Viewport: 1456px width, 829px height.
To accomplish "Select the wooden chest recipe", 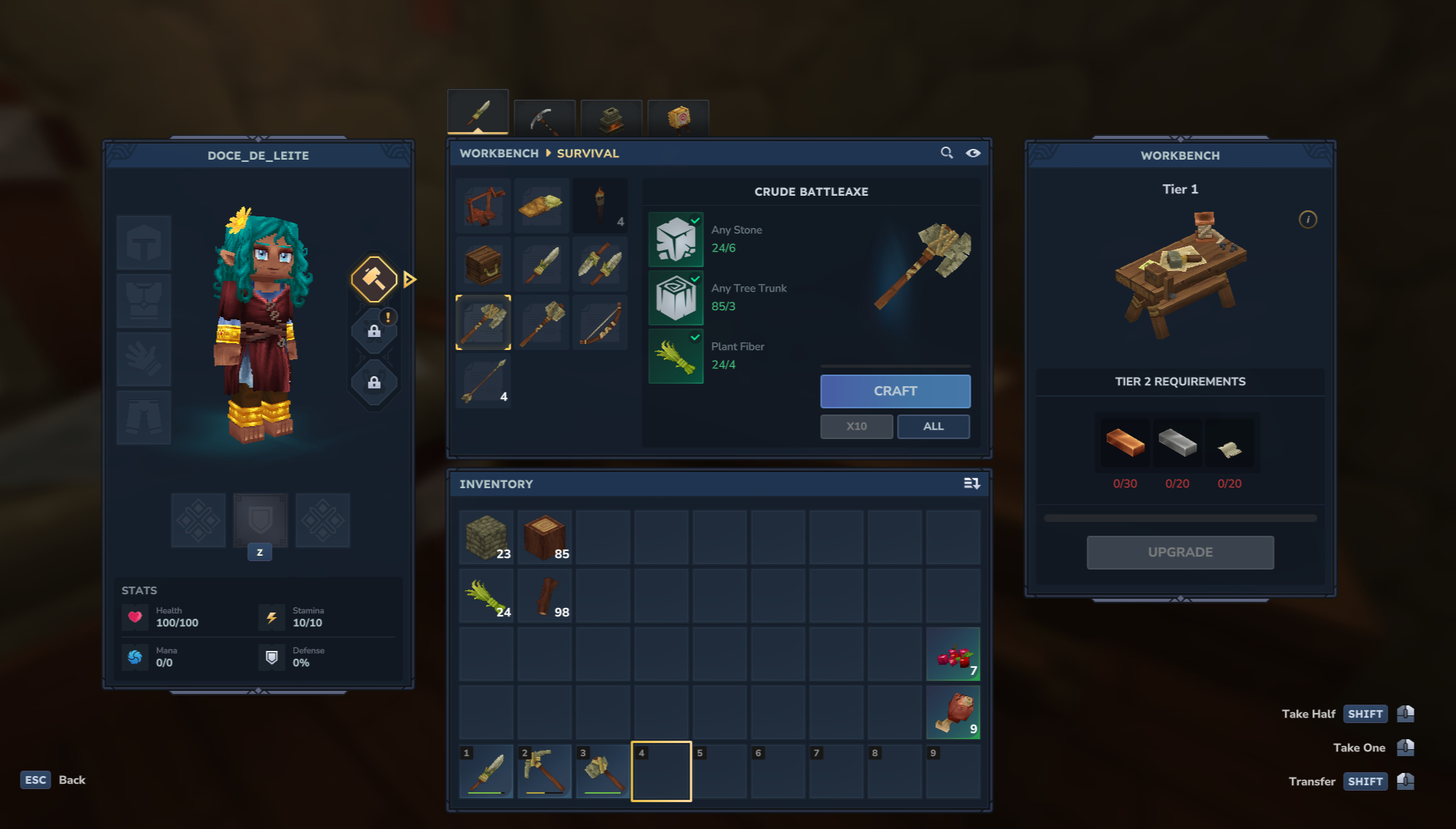I will click(483, 264).
